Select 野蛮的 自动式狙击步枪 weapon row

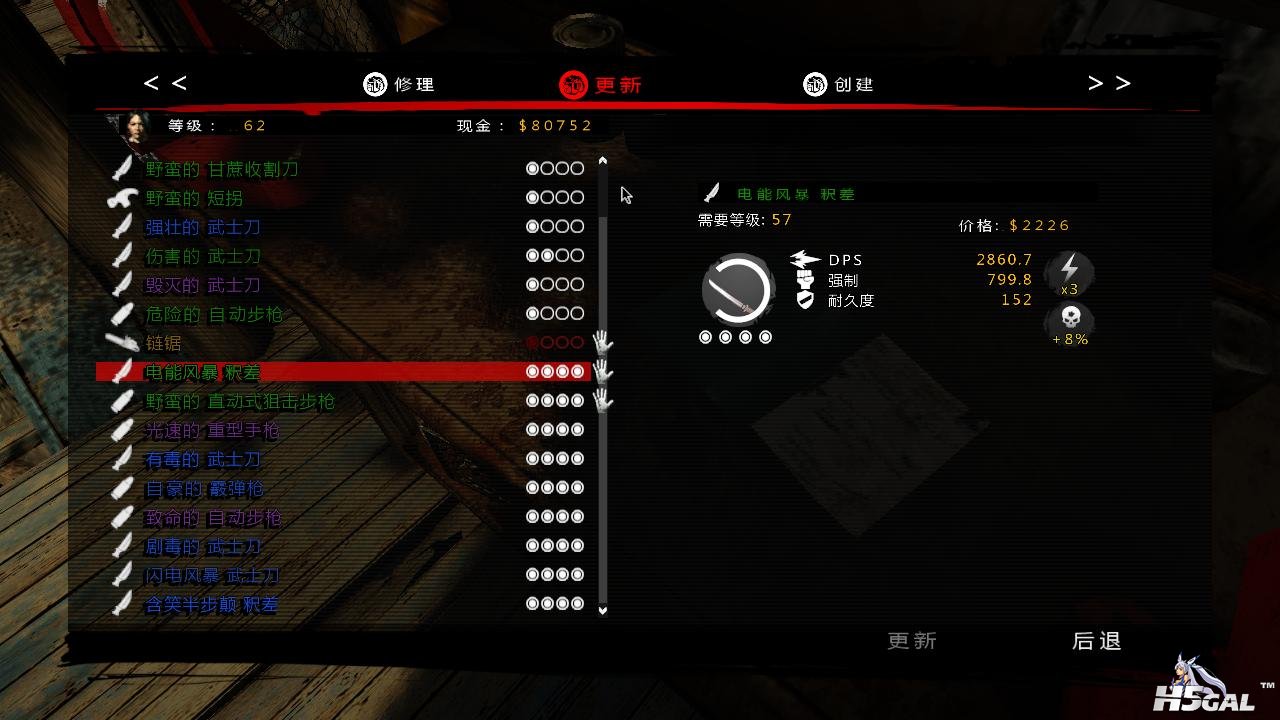(240, 401)
